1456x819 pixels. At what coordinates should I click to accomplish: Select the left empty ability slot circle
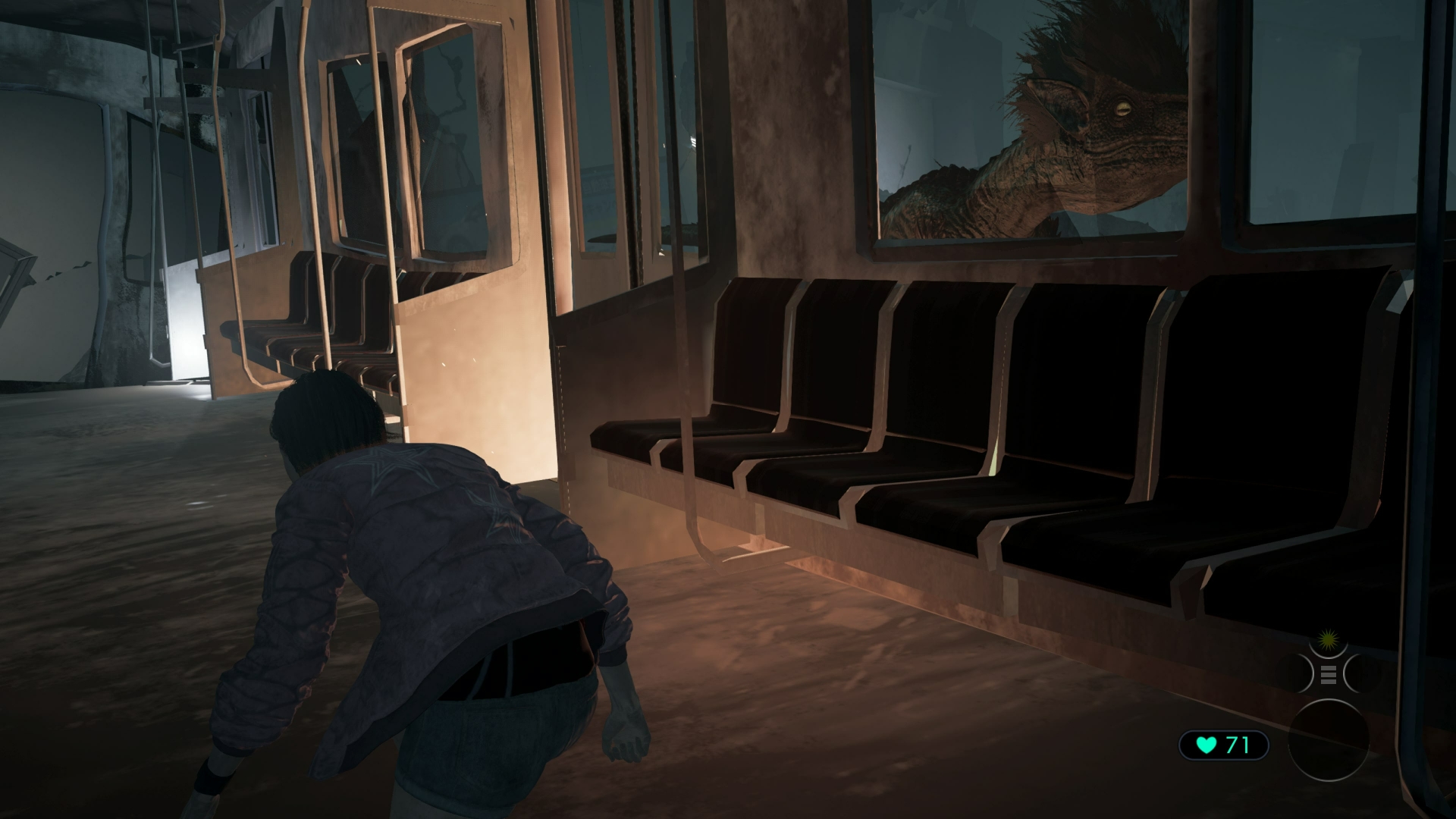[1295, 673]
